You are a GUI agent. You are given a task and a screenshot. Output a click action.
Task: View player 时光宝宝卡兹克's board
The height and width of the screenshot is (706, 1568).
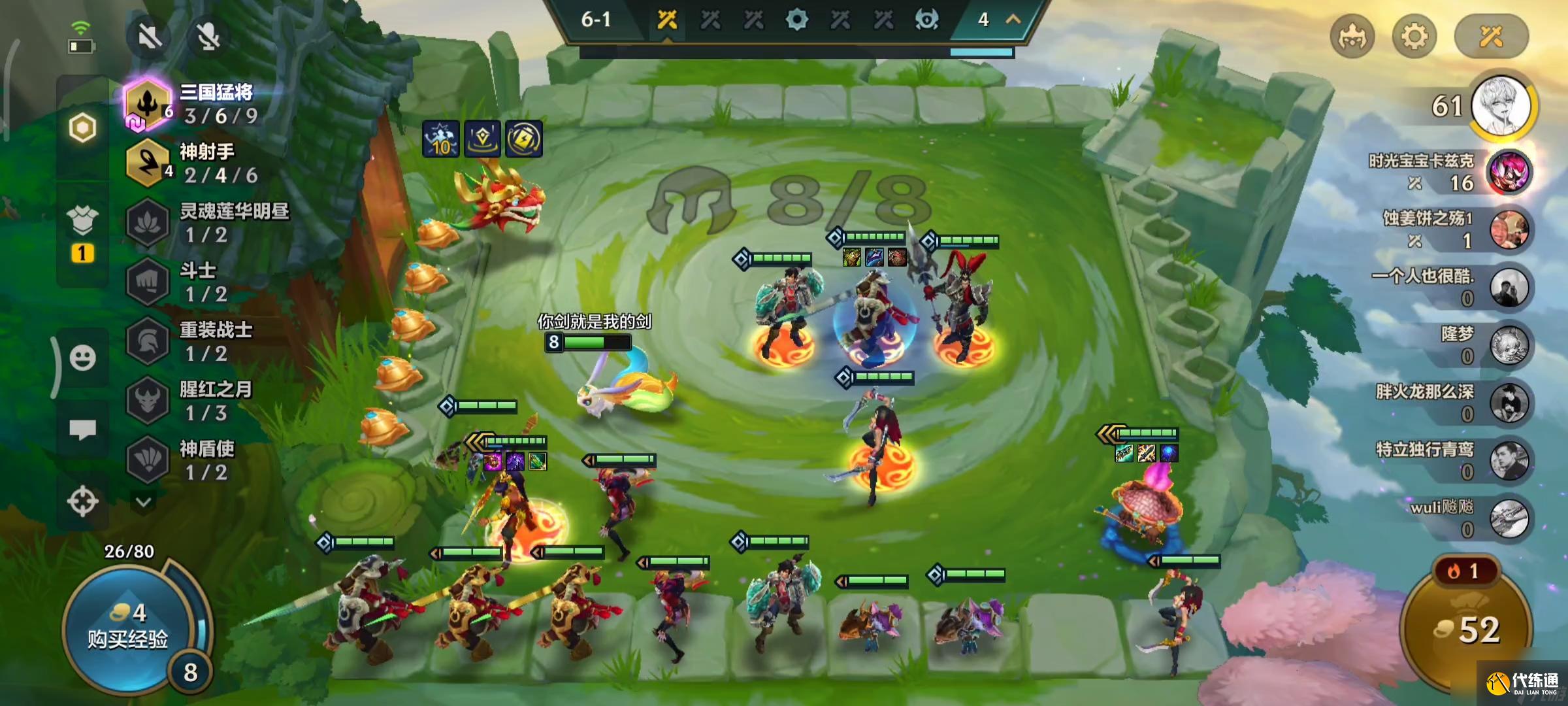(1508, 172)
